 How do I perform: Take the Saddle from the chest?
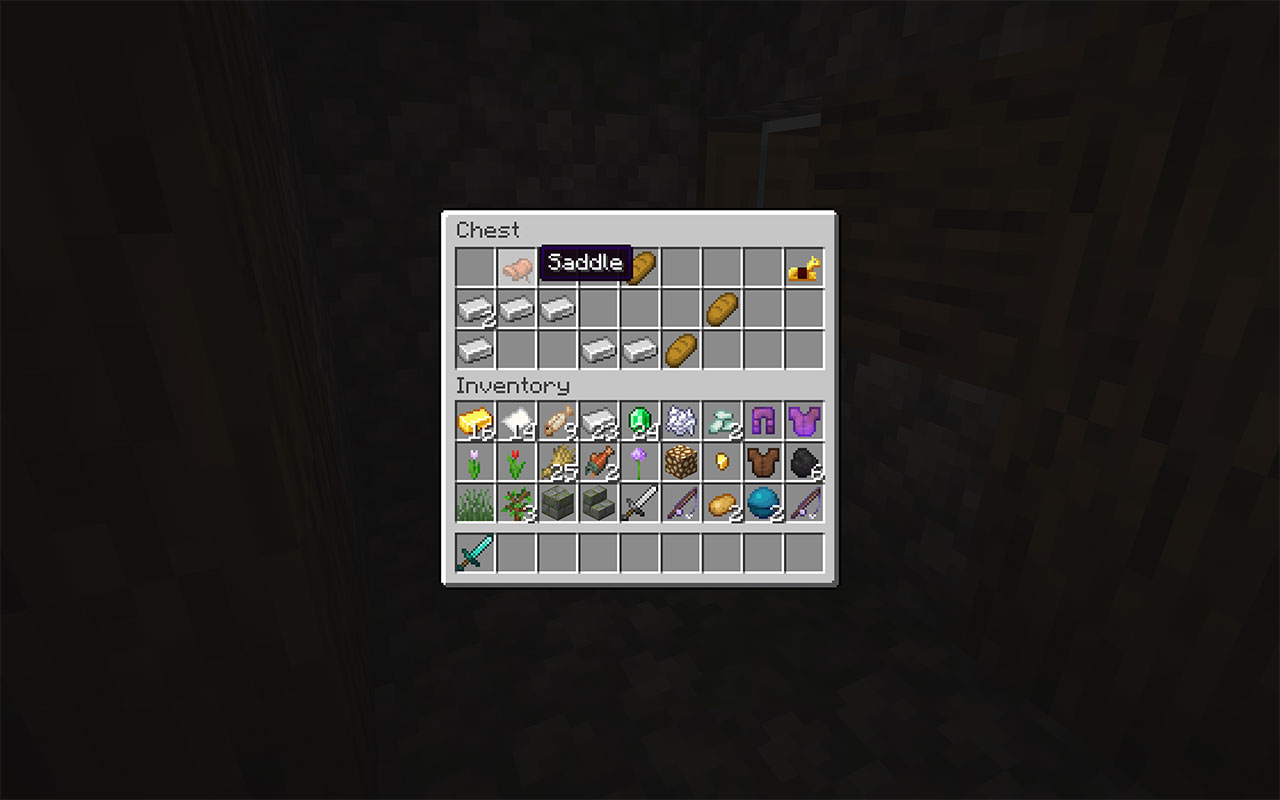(x=516, y=267)
